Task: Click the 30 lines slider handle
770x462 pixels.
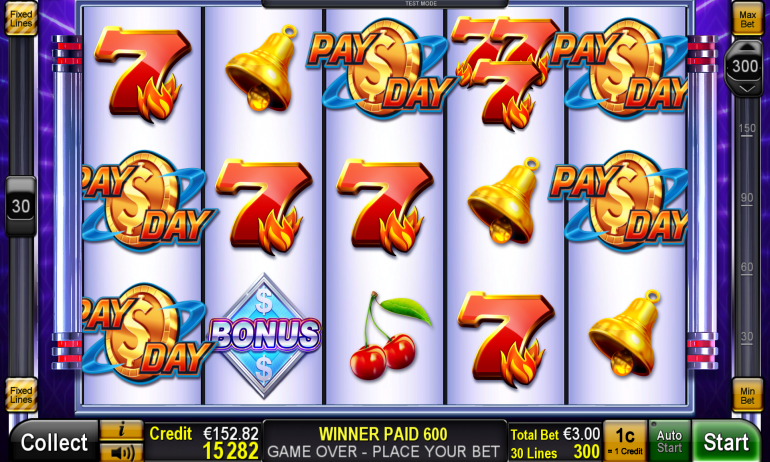Action: pos(21,205)
